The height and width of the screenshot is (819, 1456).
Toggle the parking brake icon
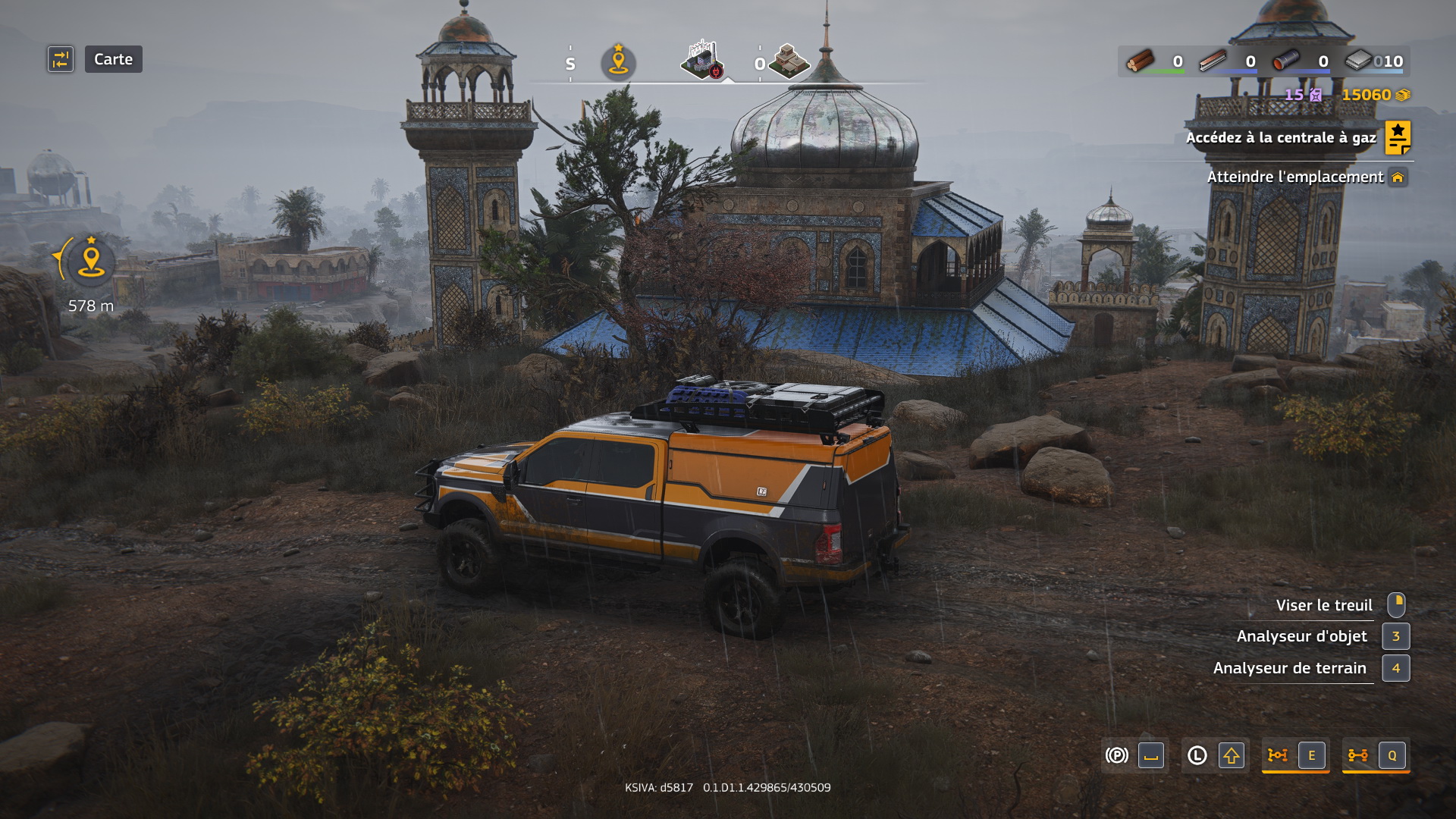click(1116, 755)
